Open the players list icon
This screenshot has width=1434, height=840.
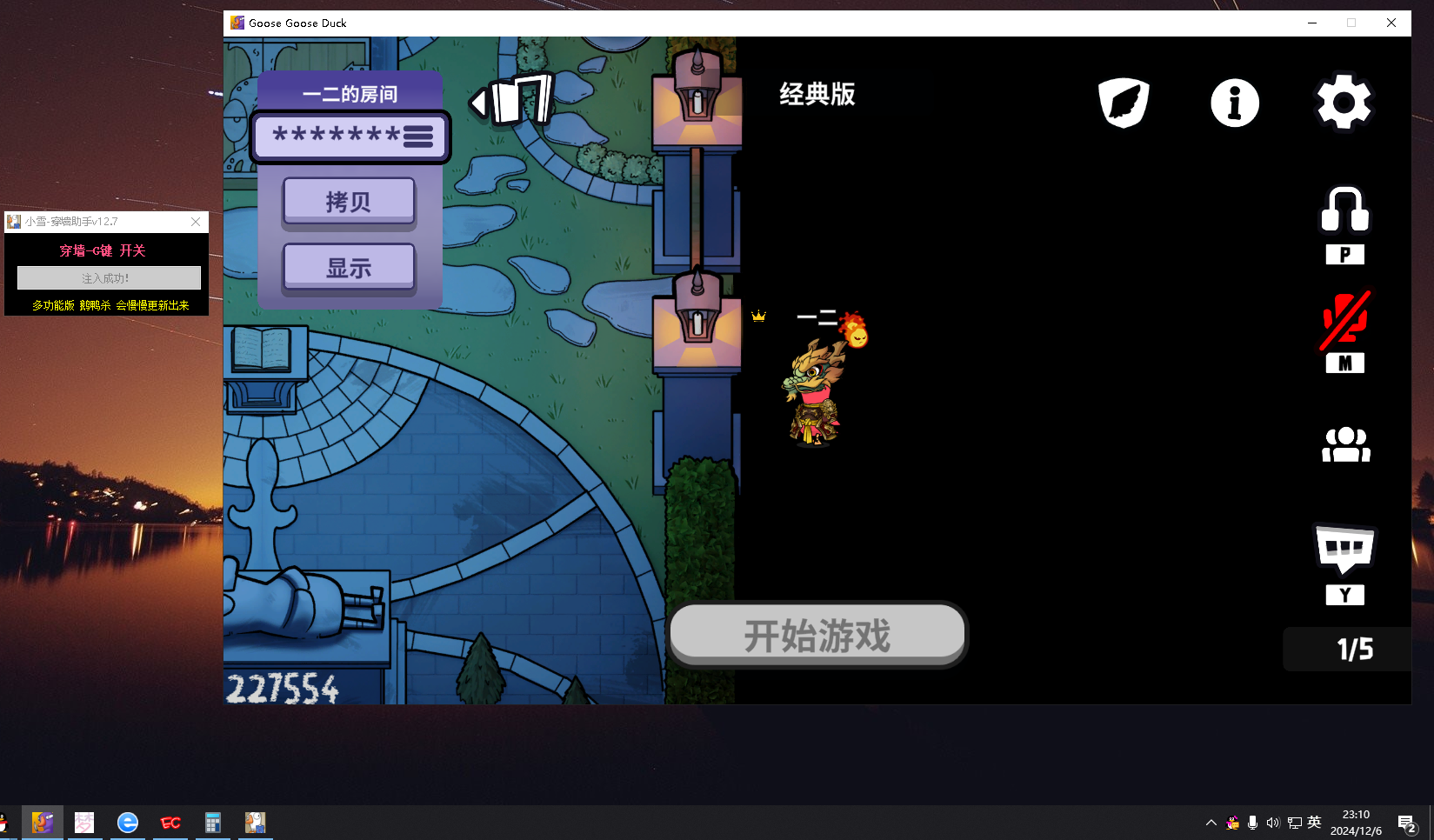click(x=1345, y=443)
